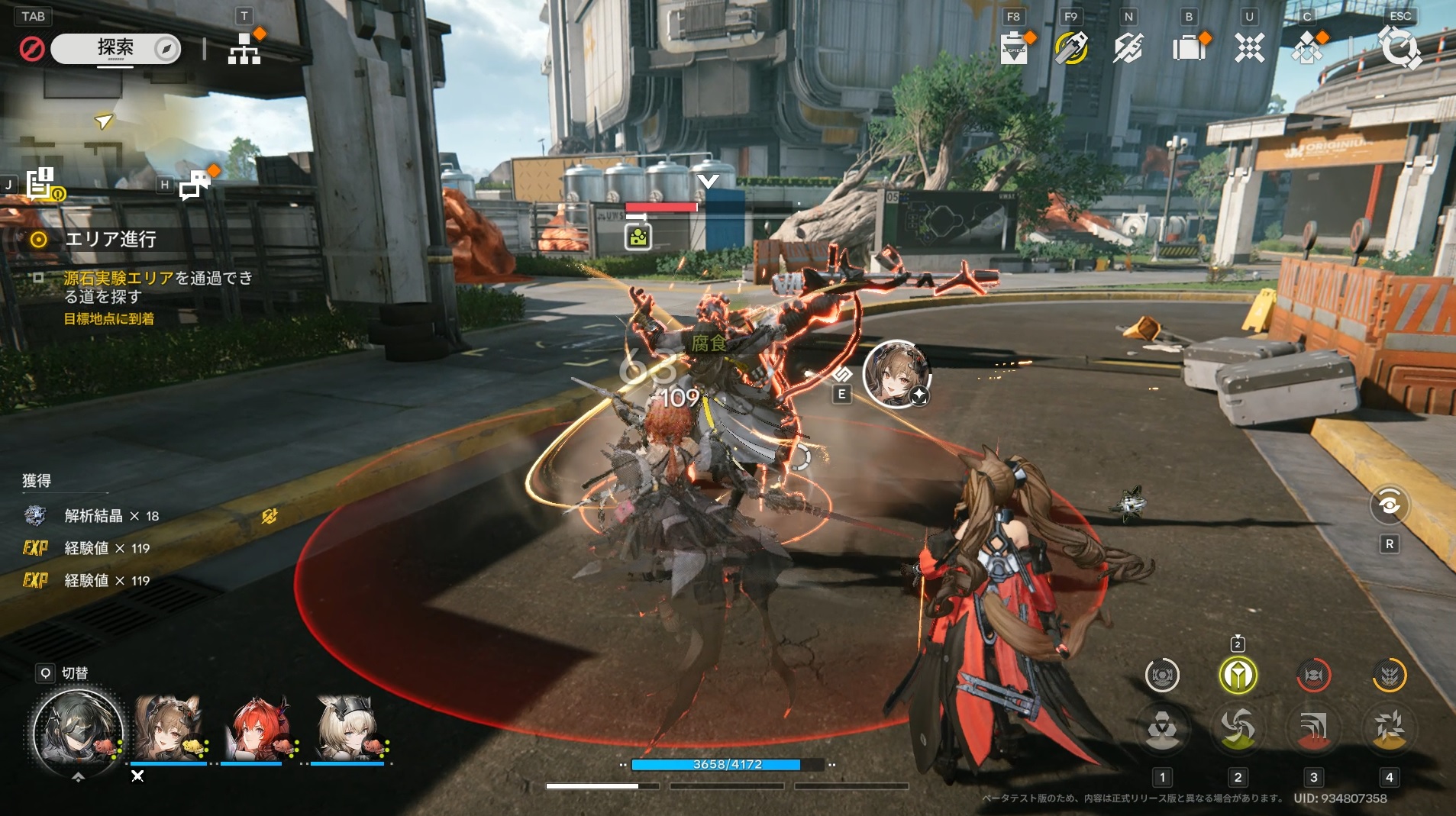This screenshot has height=816, width=1456.
Task: Trigger the glowing yellow-green combo skill icon
Action: pyautogui.click(x=1238, y=676)
